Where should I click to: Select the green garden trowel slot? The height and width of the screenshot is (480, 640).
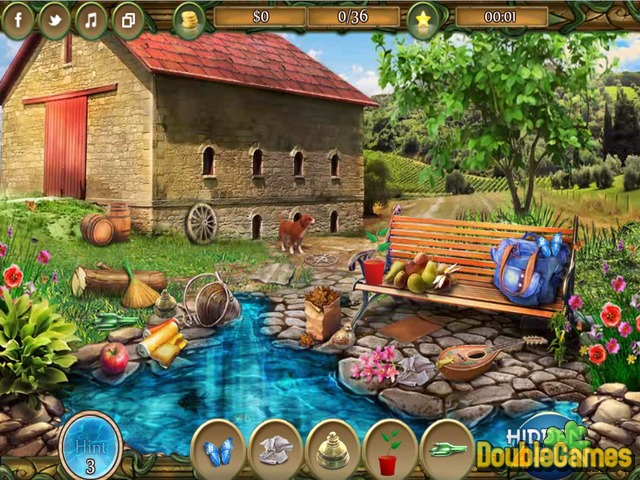pos(447,449)
